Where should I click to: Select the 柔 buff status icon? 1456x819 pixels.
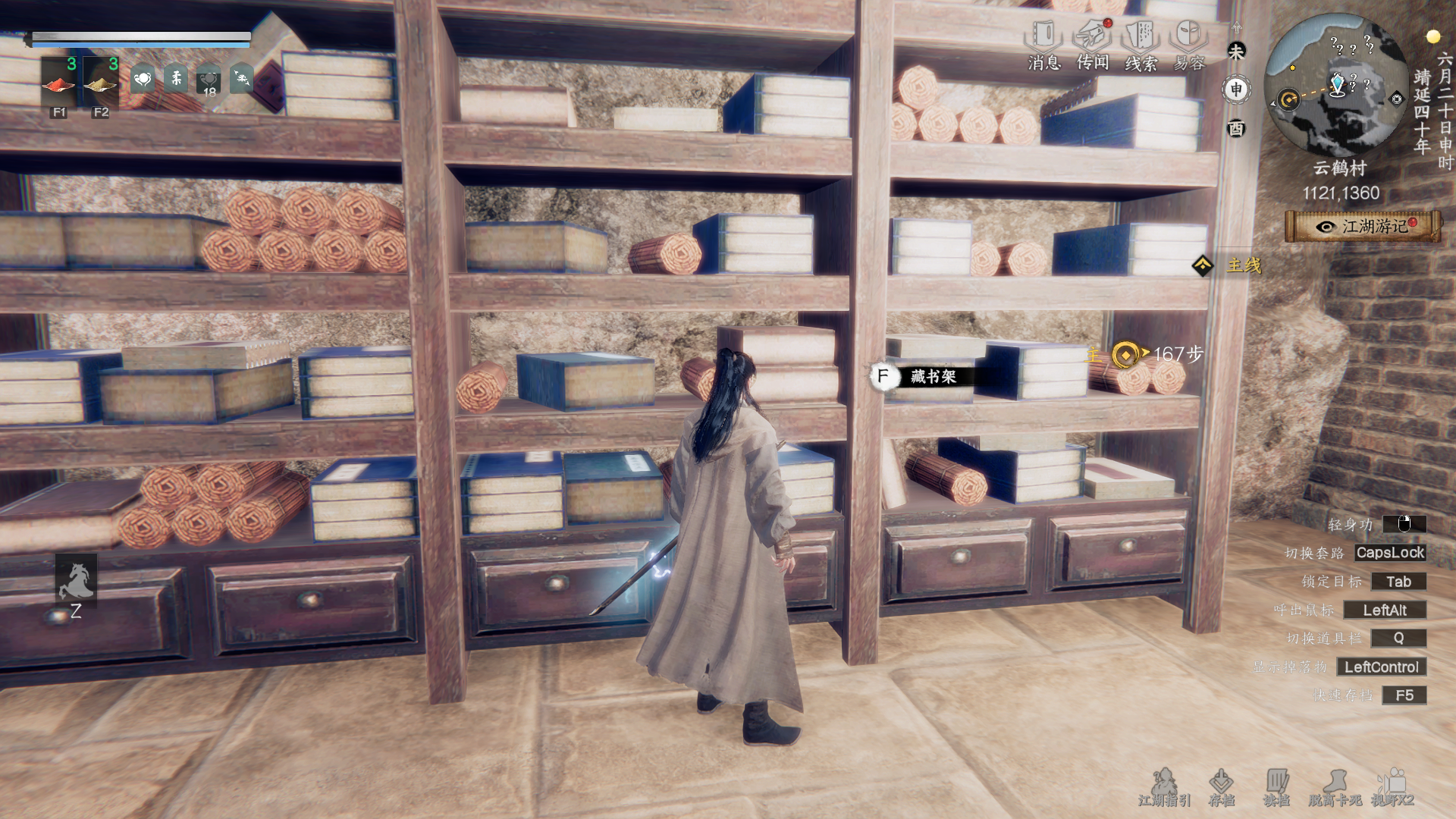pos(176,78)
